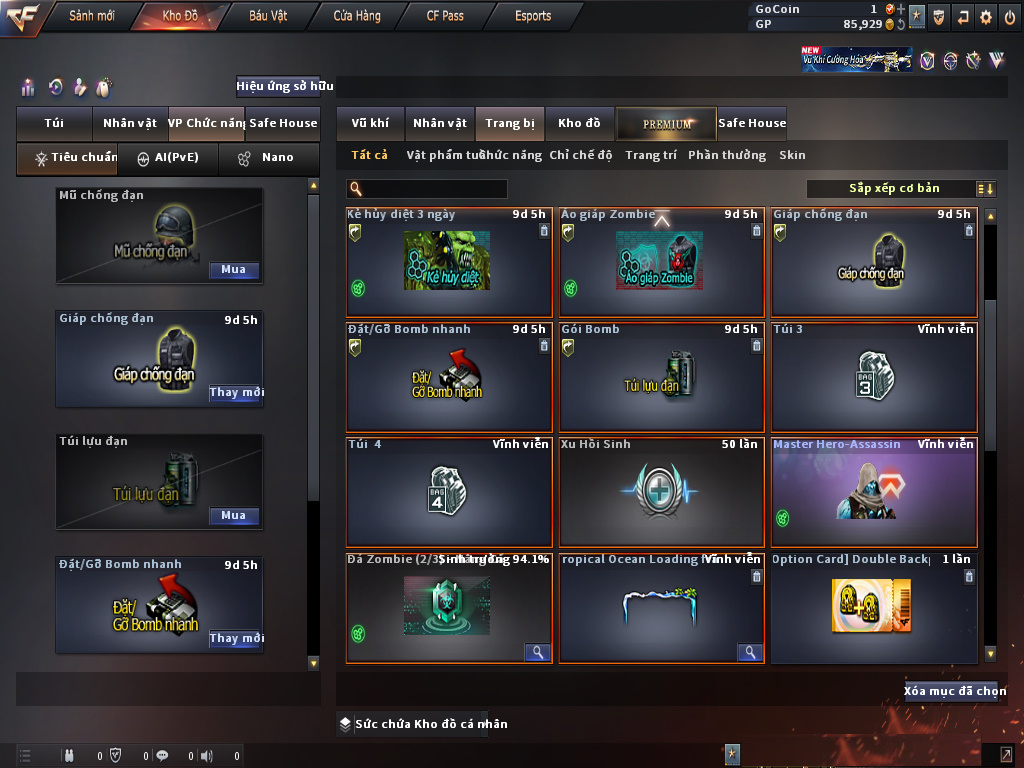1024x768 pixels.
Task: Go to the Sảnh mới lobby tab
Action: [x=92, y=16]
